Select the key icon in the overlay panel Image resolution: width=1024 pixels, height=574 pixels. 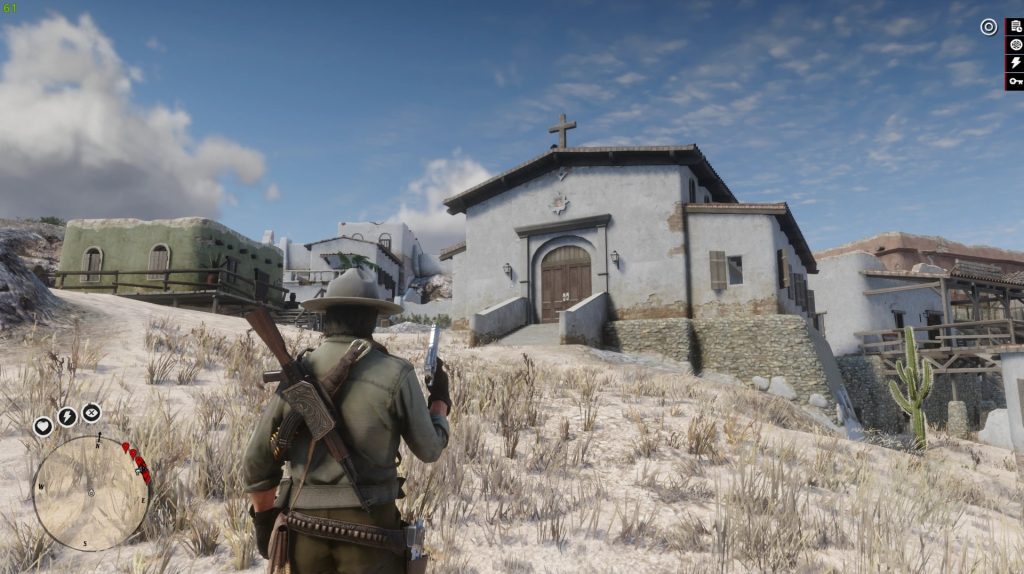pos(1015,81)
